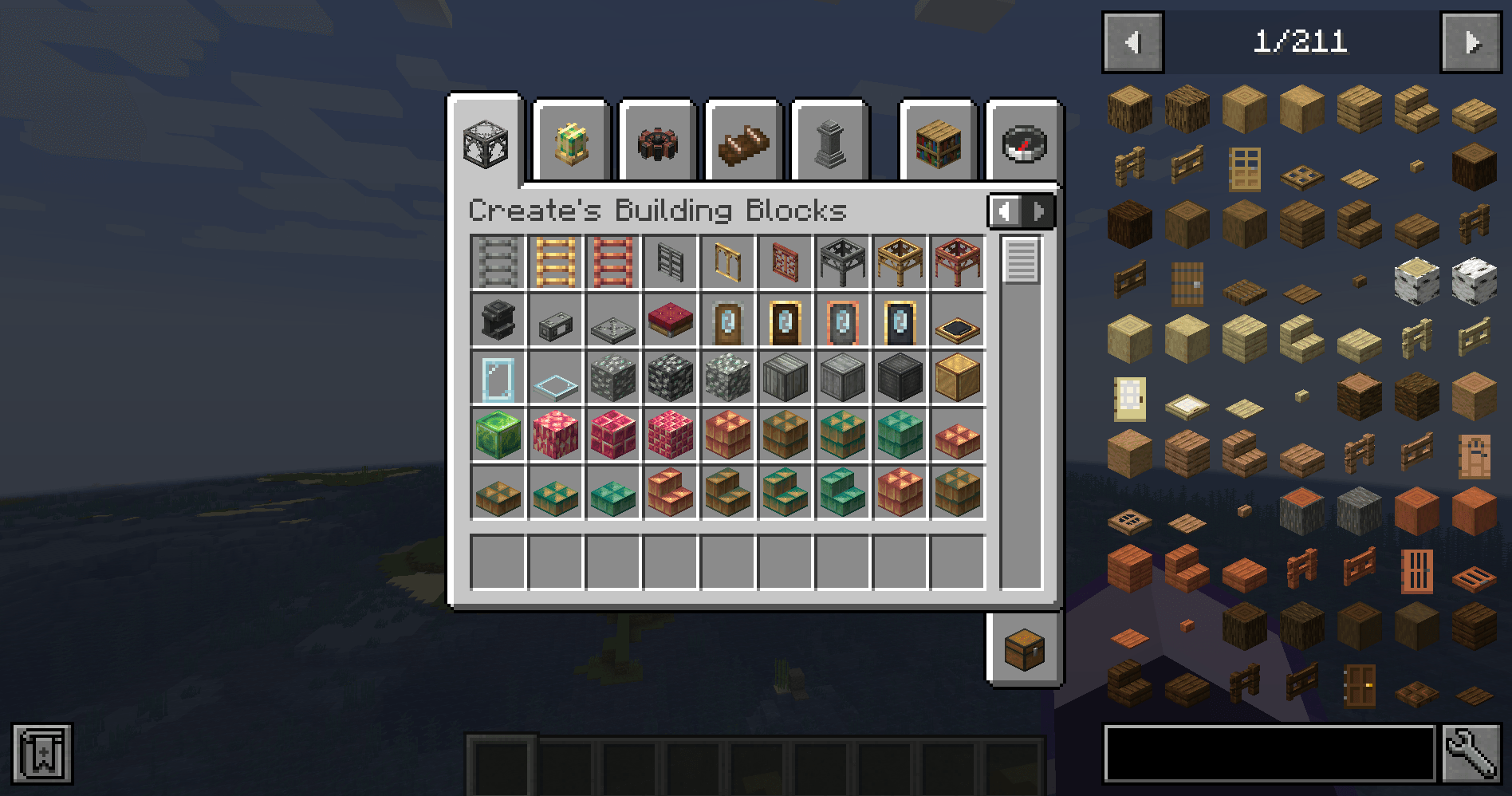Click the left arrow beside Create's Building Blocks

1005,211
